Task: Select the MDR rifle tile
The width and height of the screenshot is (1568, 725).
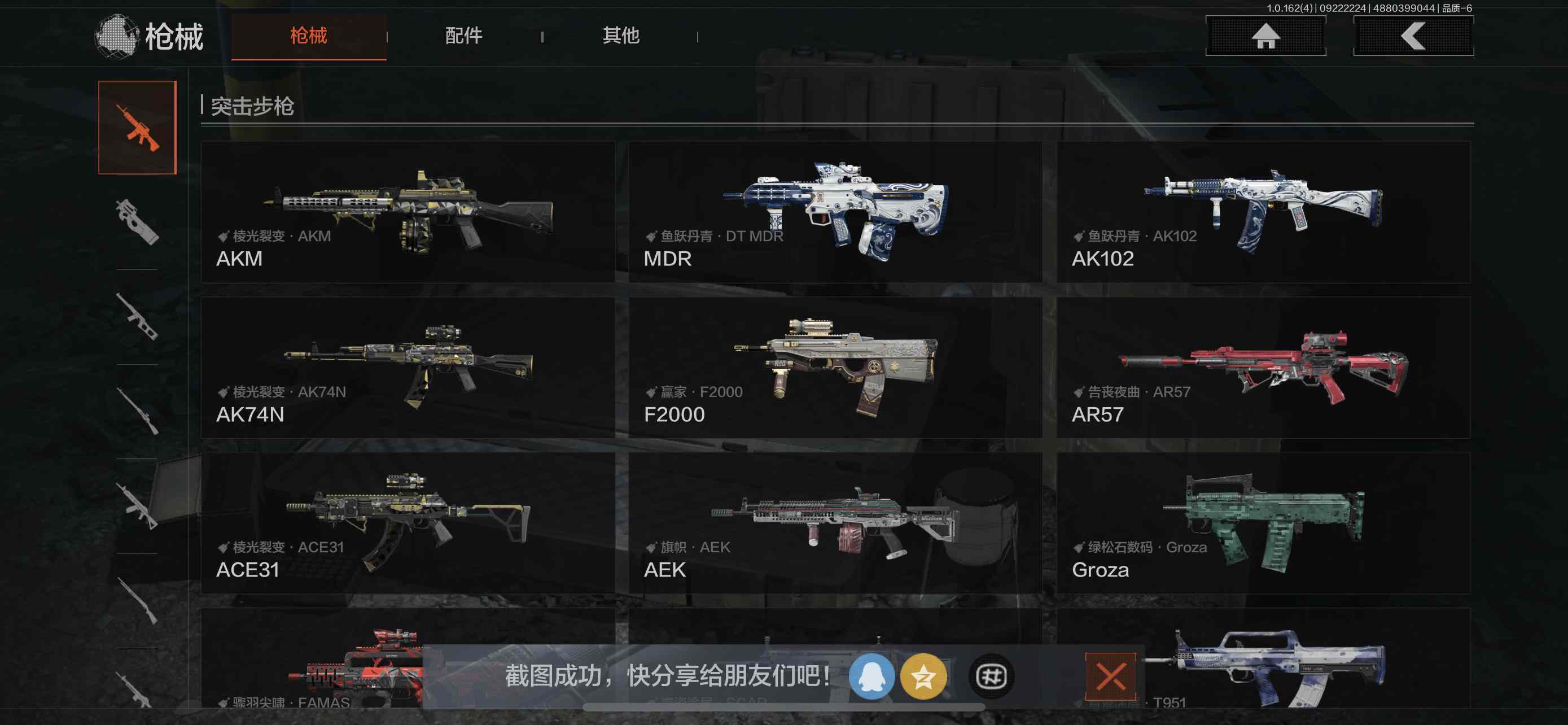Action: 835,212
